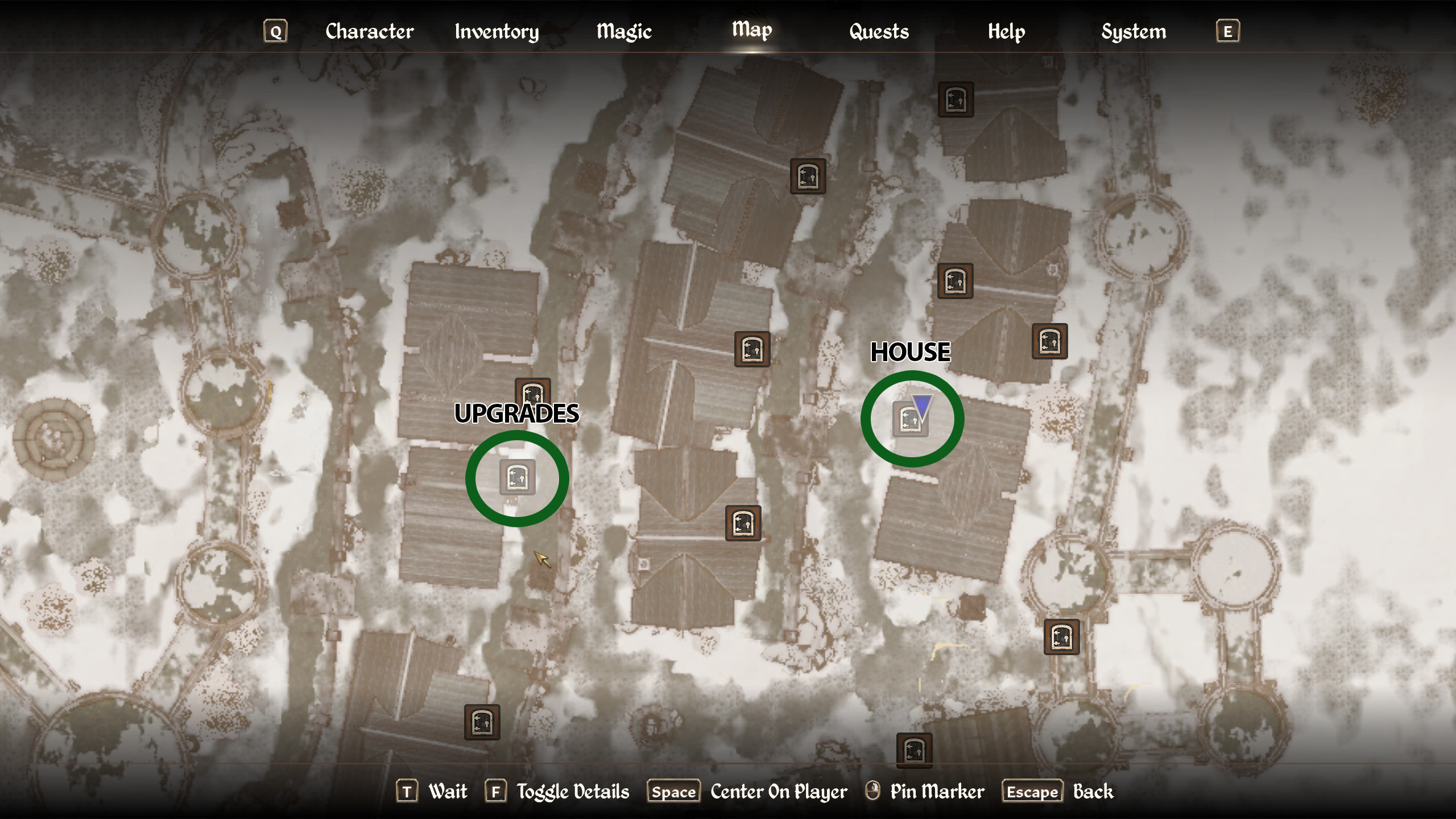Select the door icon near the bottom-right round tower
The width and height of the screenshot is (1456, 819).
point(1063,636)
